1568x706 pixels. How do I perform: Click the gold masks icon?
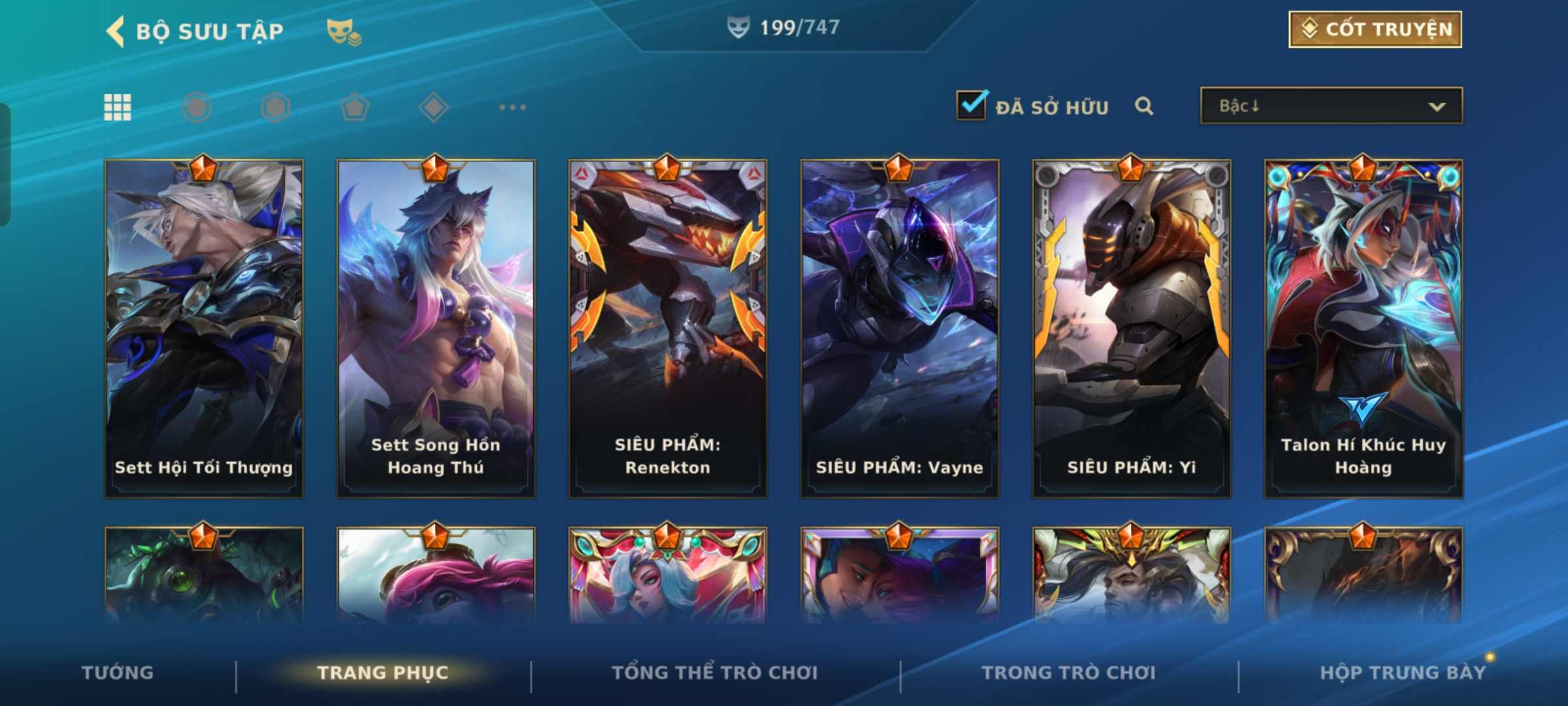[x=344, y=31]
